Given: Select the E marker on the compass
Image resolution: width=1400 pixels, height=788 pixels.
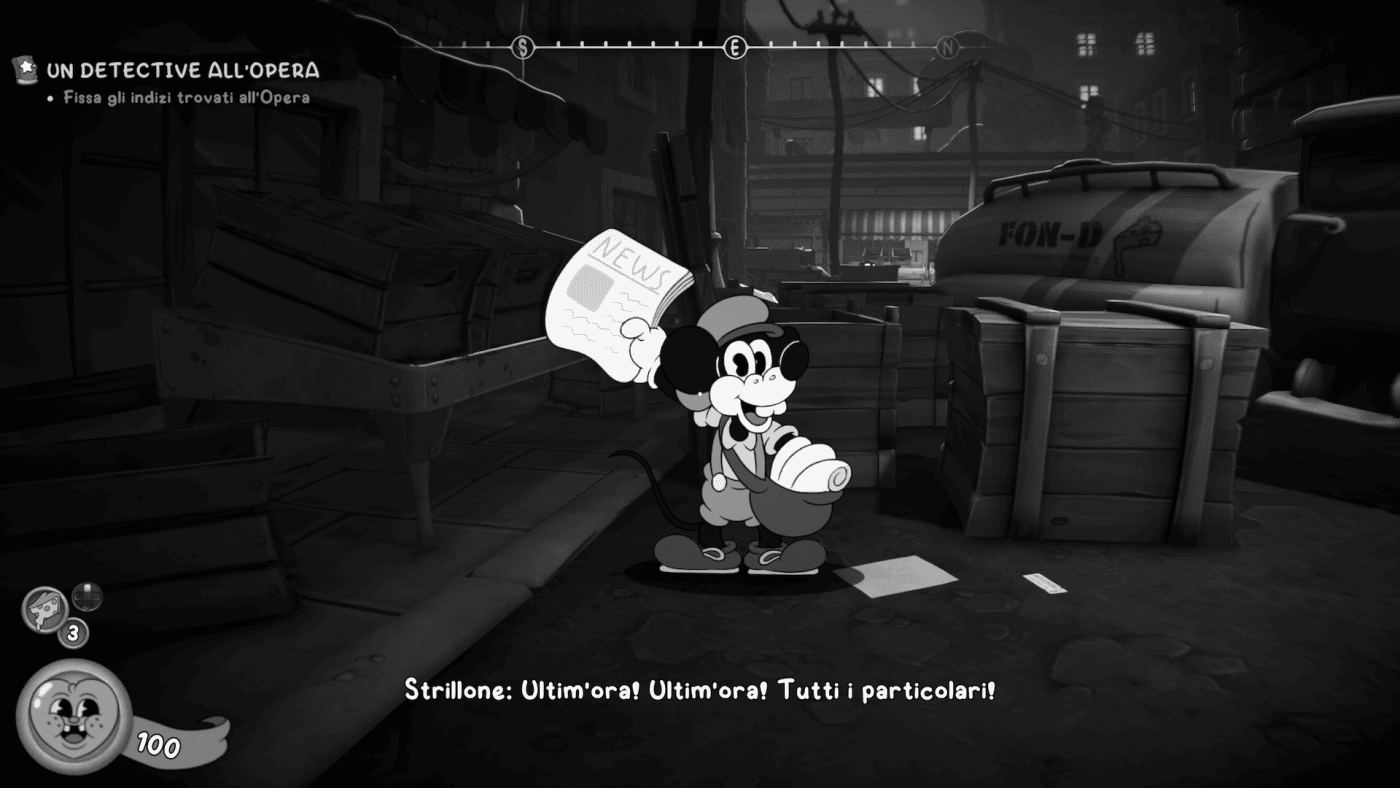Looking at the screenshot, I should click(735, 47).
